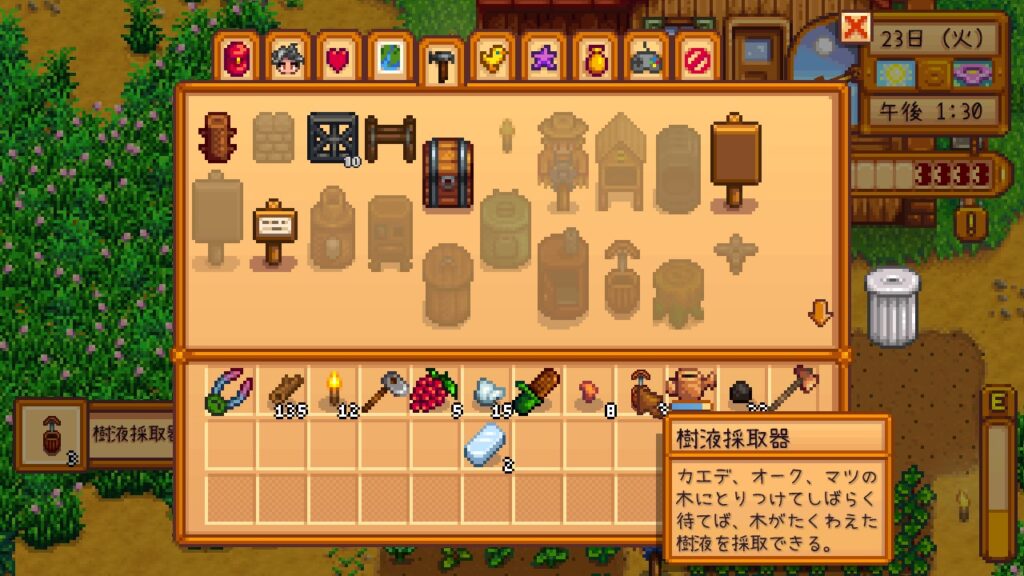The image size is (1024, 576).
Task: Open the heart relationships tab
Action: click(x=339, y=59)
